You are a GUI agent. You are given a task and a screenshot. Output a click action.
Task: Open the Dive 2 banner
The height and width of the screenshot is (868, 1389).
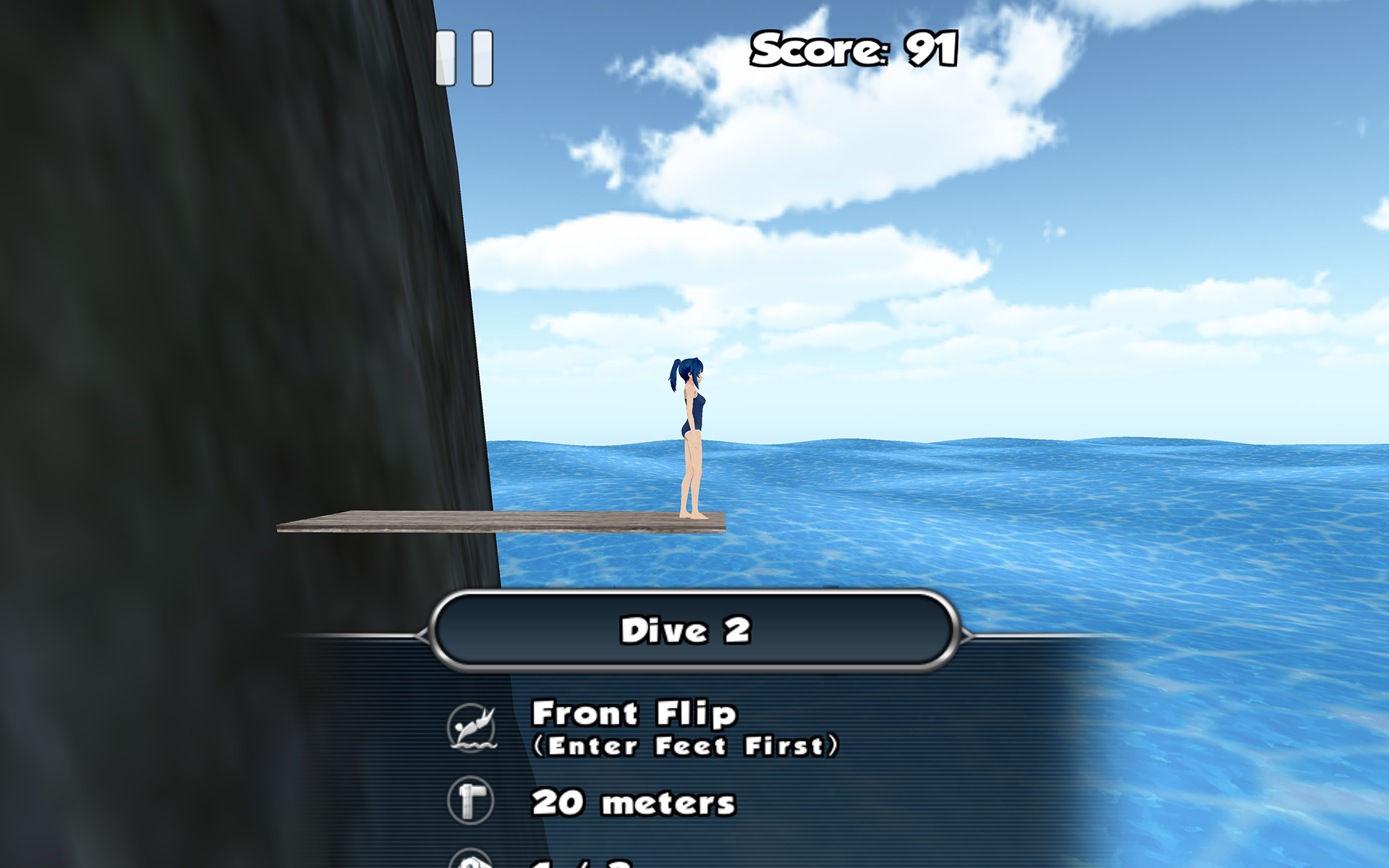tap(694, 631)
